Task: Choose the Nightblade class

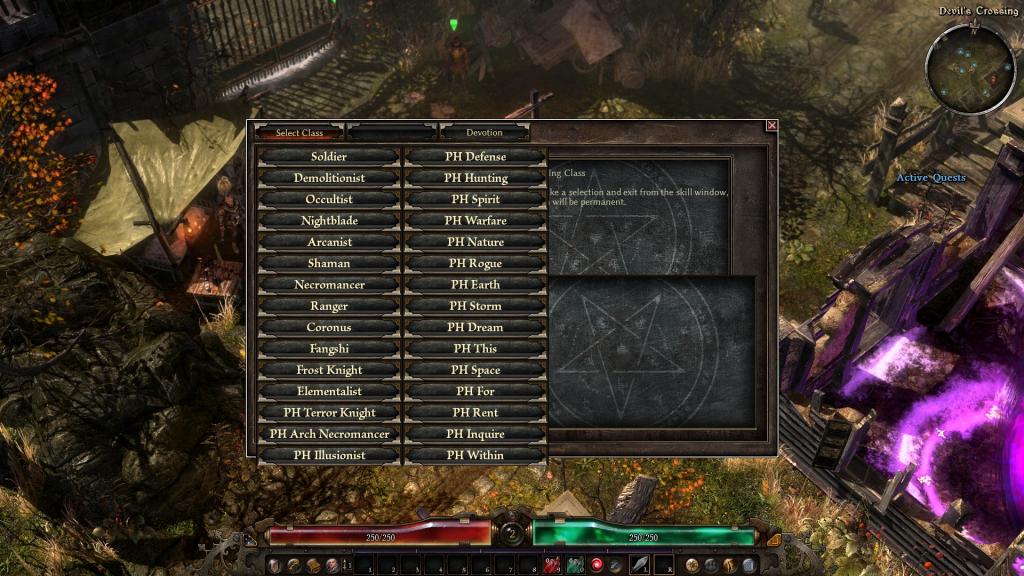Action: [x=329, y=221]
